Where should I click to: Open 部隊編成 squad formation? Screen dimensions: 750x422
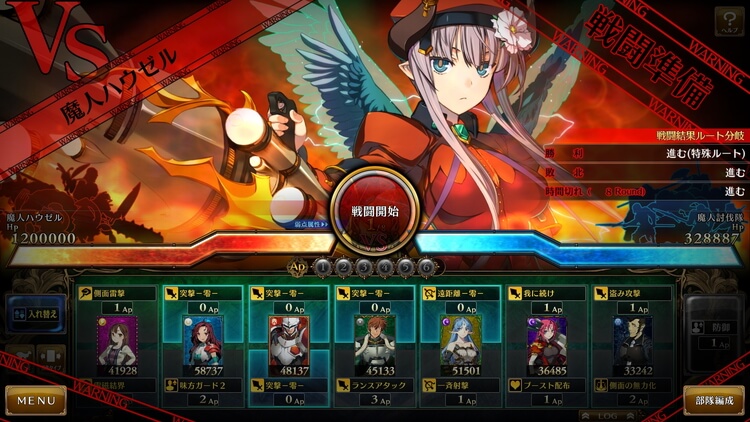(713, 401)
